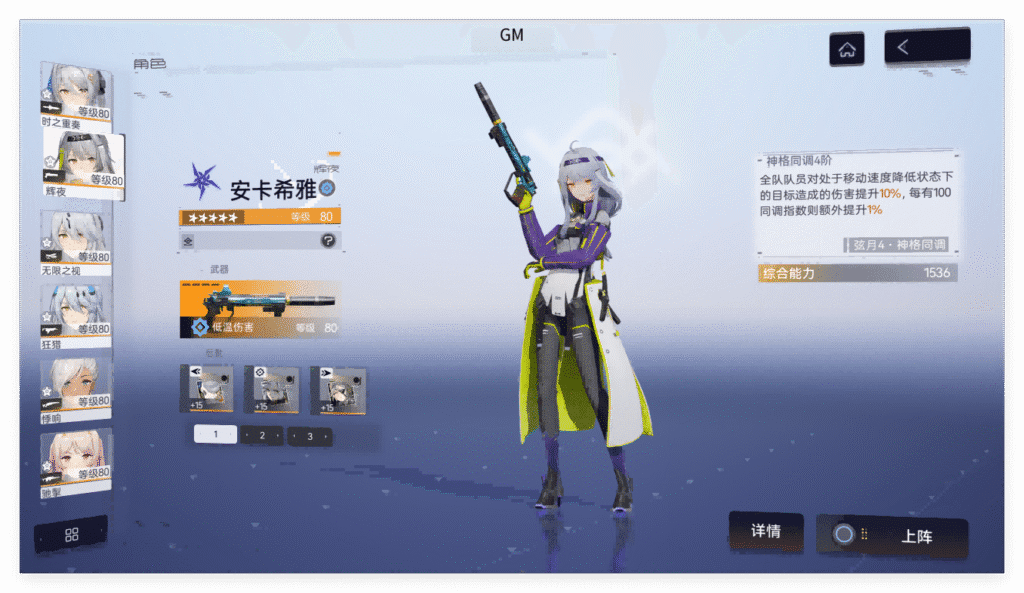Image resolution: width=1024 pixels, height=593 pixels.
Task: Open the home screen via the house icon
Action: [x=847, y=49]
